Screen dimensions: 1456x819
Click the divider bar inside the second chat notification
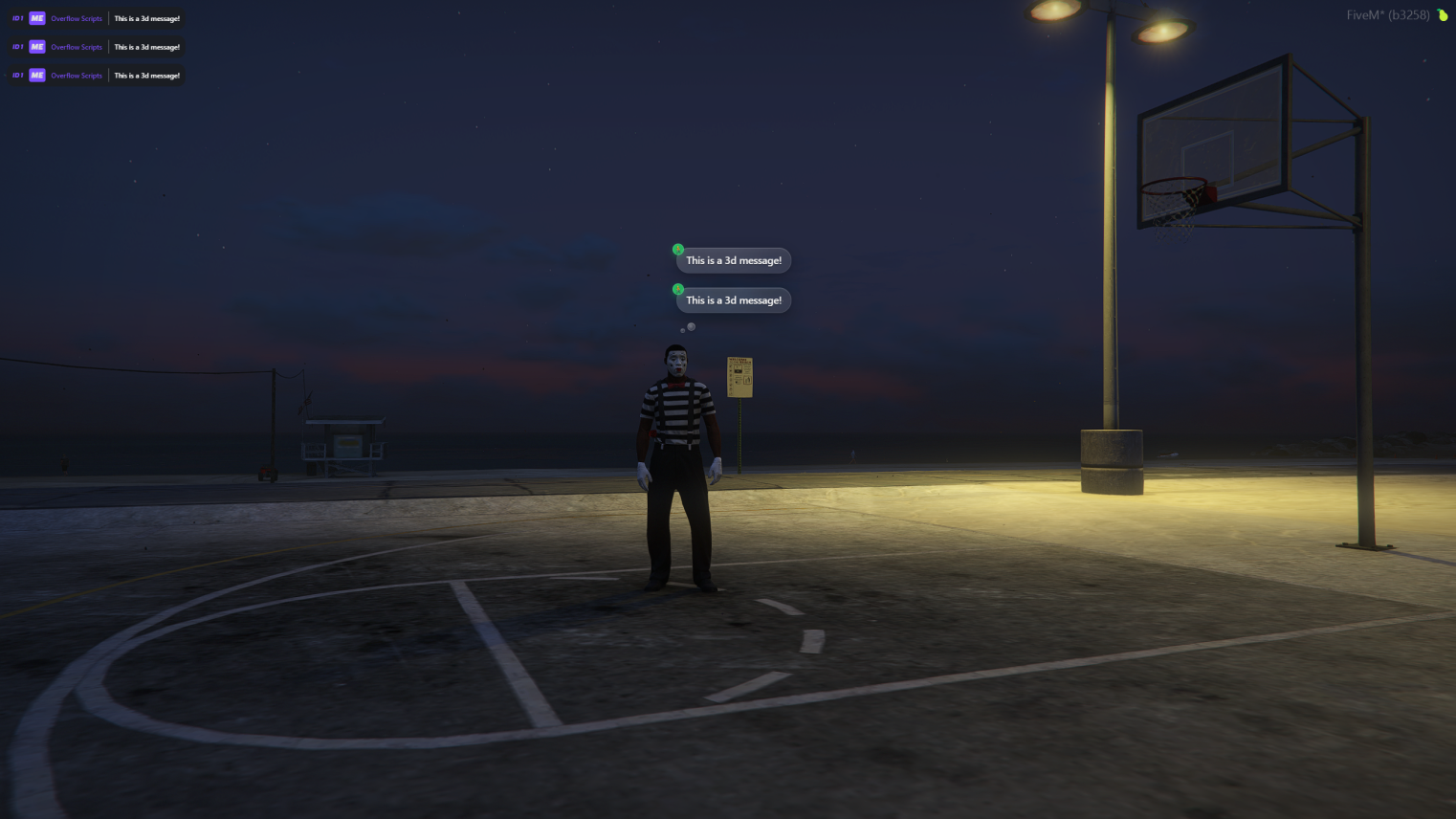click(x=107, y=46)
